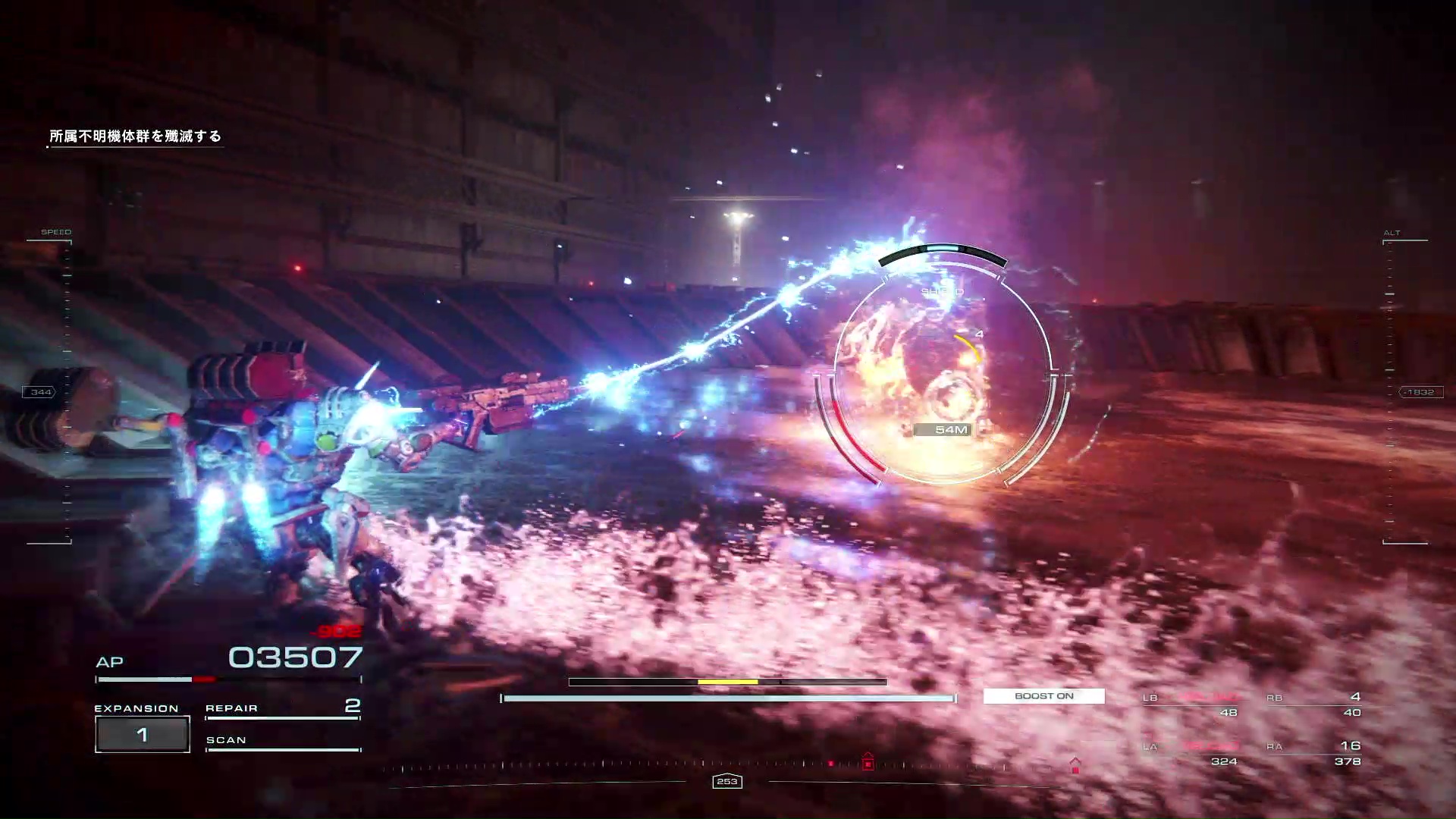
Task: Select the mission objective tracker text
Action: point(135,136)
